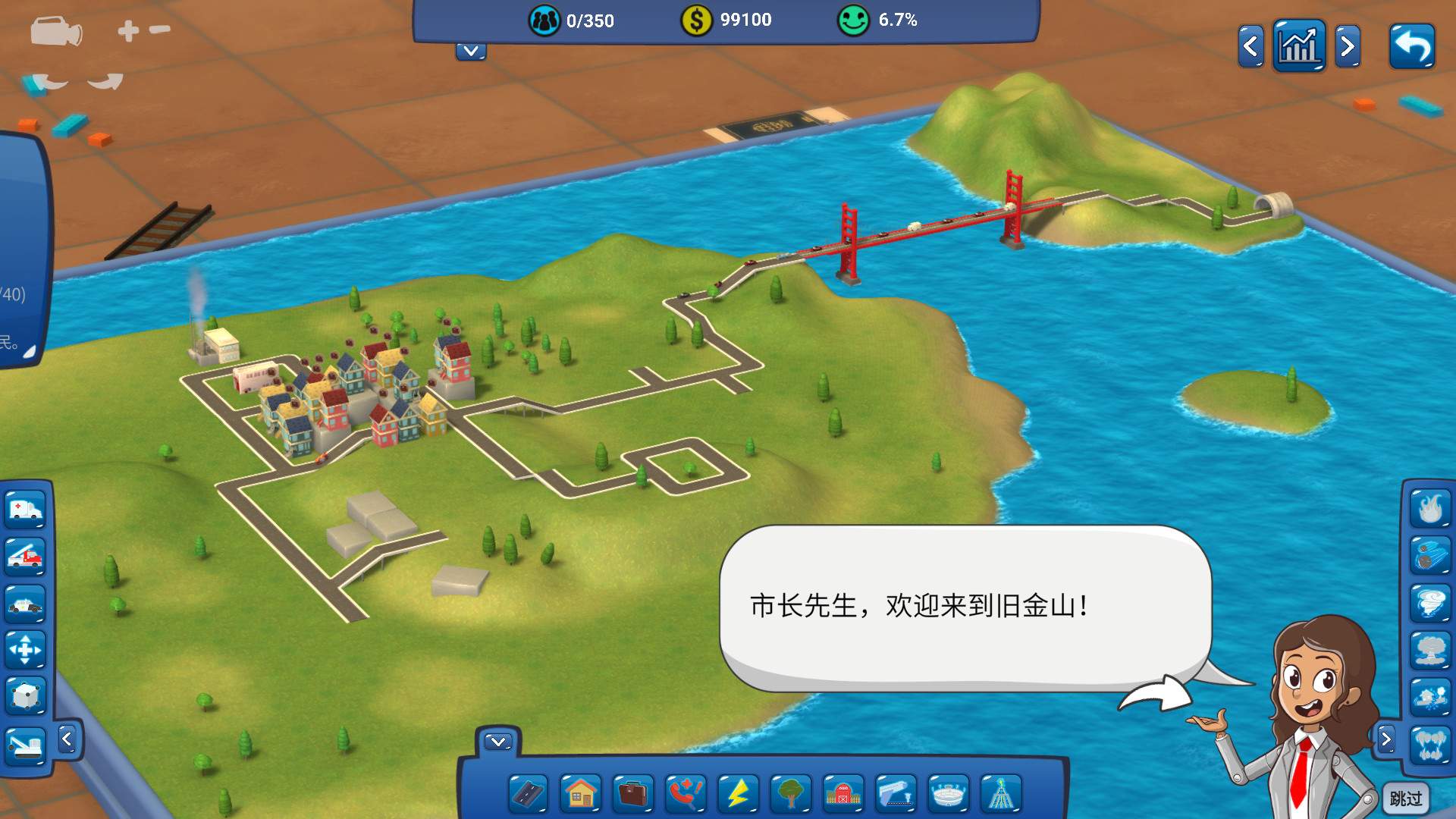Start the fire disaster
The width and height of the screenshot is (1456, 819).
[x=1429, y=507]
